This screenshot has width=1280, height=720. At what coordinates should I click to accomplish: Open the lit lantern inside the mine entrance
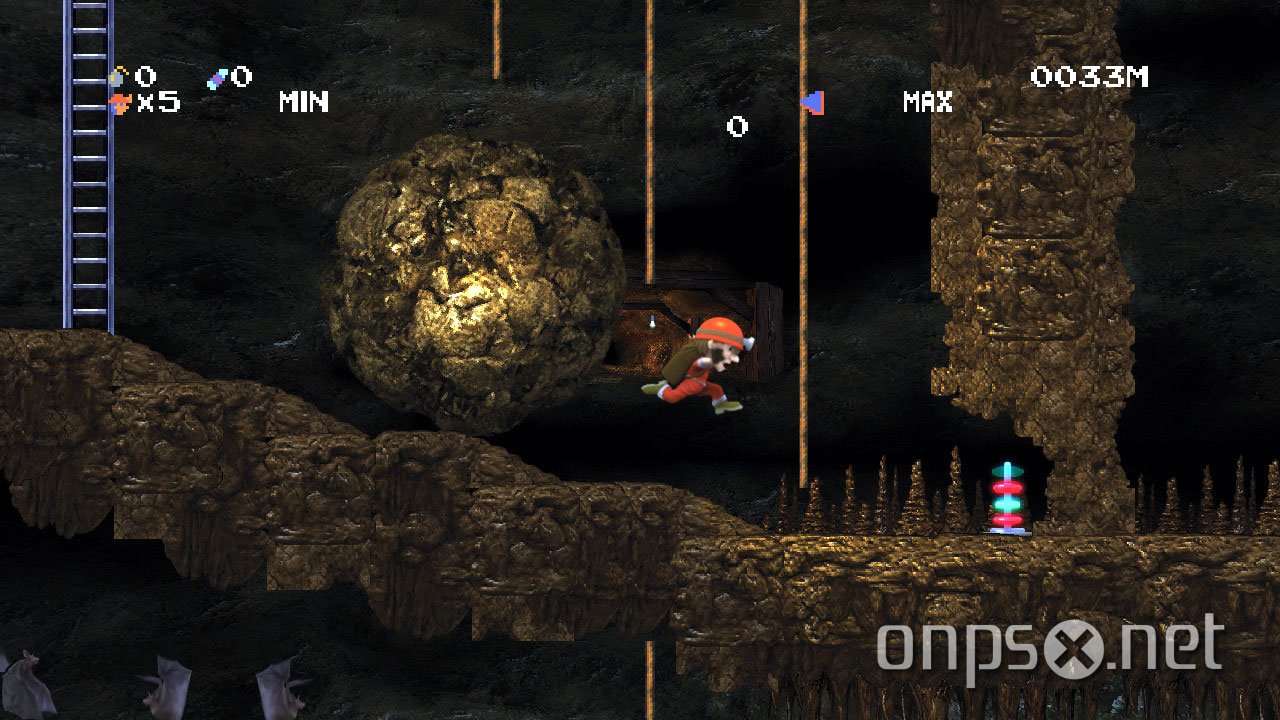point(652,323)
